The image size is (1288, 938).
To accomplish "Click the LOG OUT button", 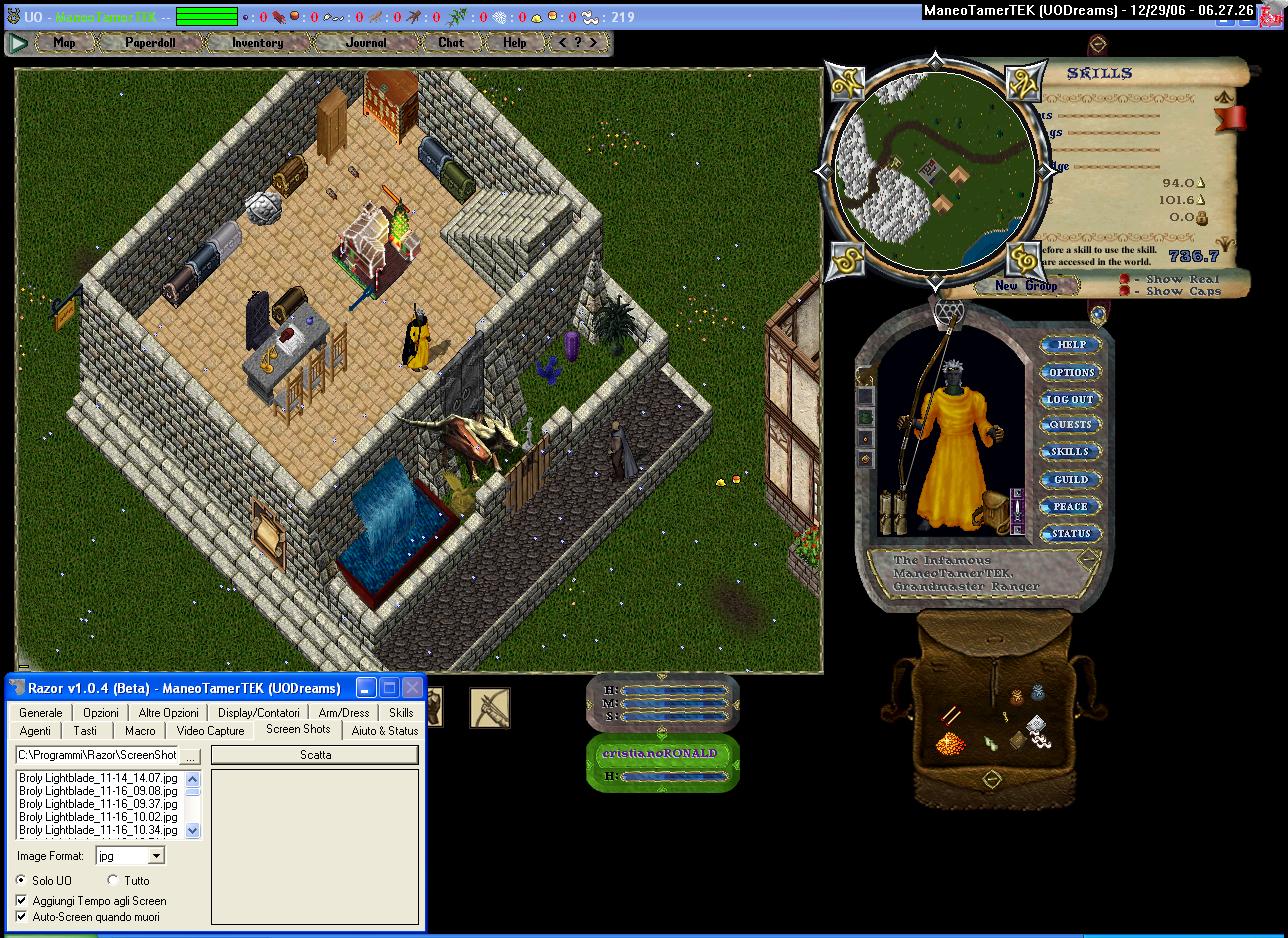I will click(x=1070, y=399).
